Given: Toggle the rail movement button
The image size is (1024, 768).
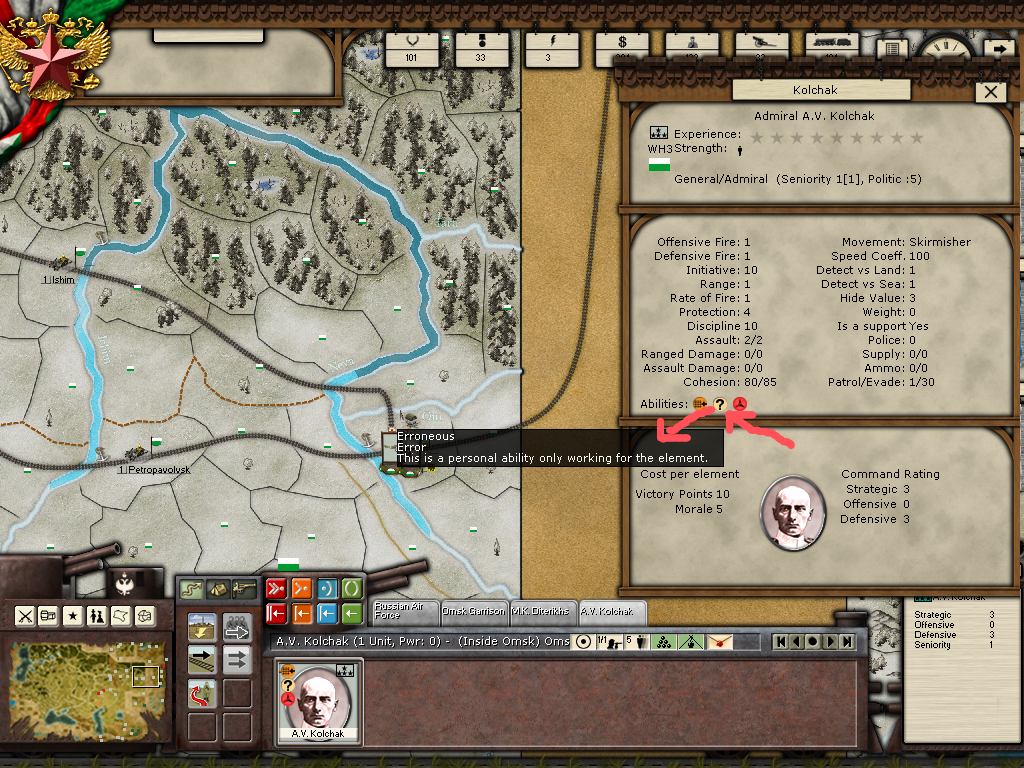Looking at the screenshot, I should pyautogui.click(x=203, y=660).
